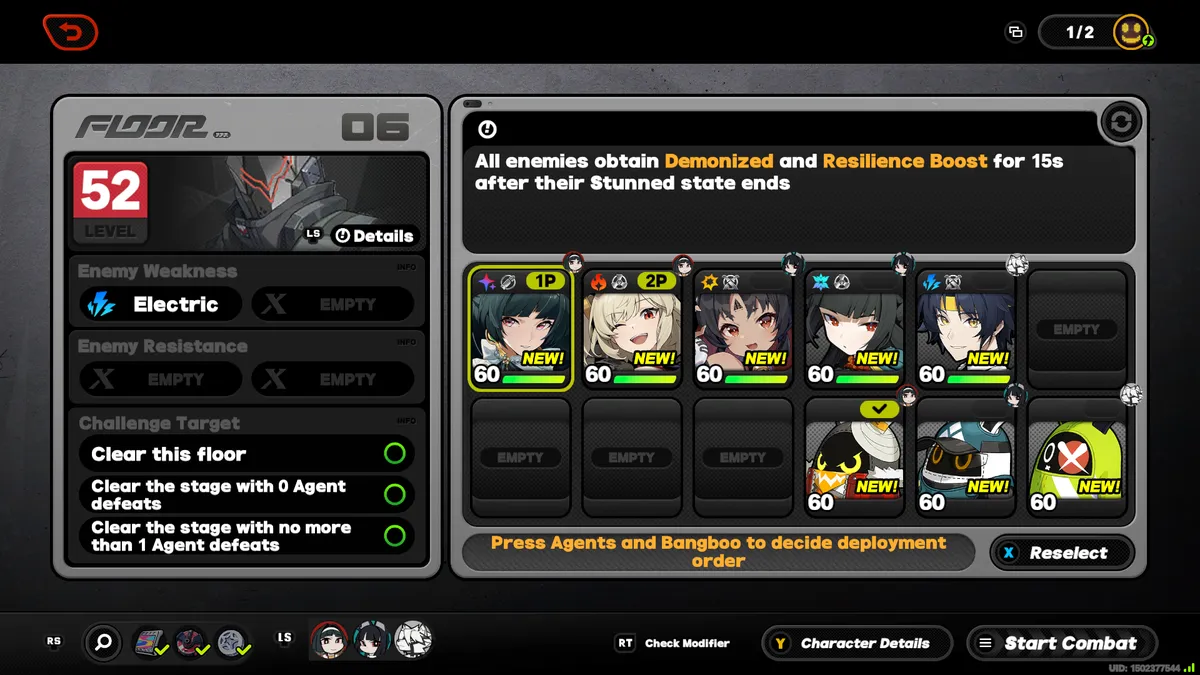The width and height of the screenshot is (1200, 675).
Task: Pick the lime-green Bangboo card
Action: coord(1076,457)
